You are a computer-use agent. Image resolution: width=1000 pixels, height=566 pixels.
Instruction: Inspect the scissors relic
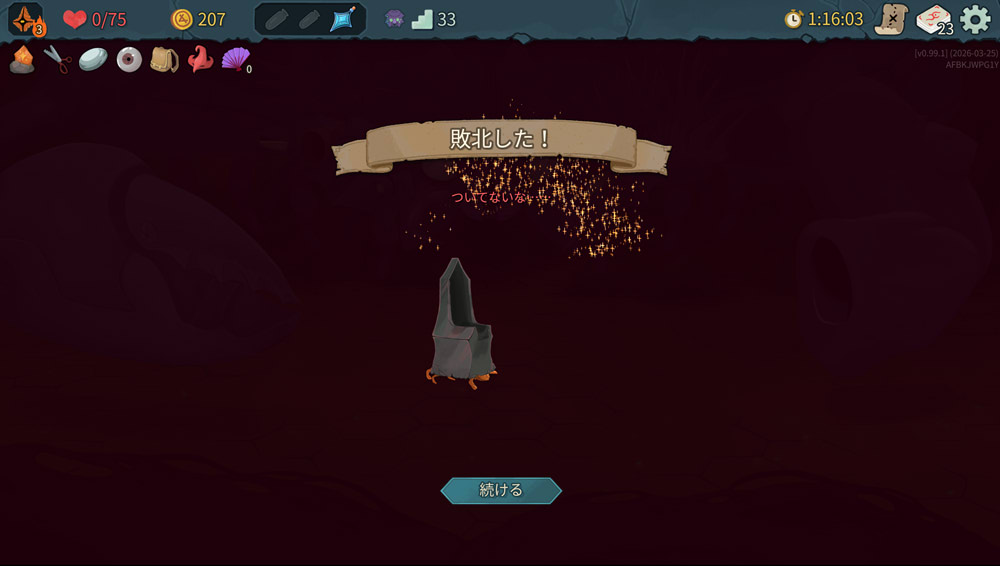coord(58,60)
